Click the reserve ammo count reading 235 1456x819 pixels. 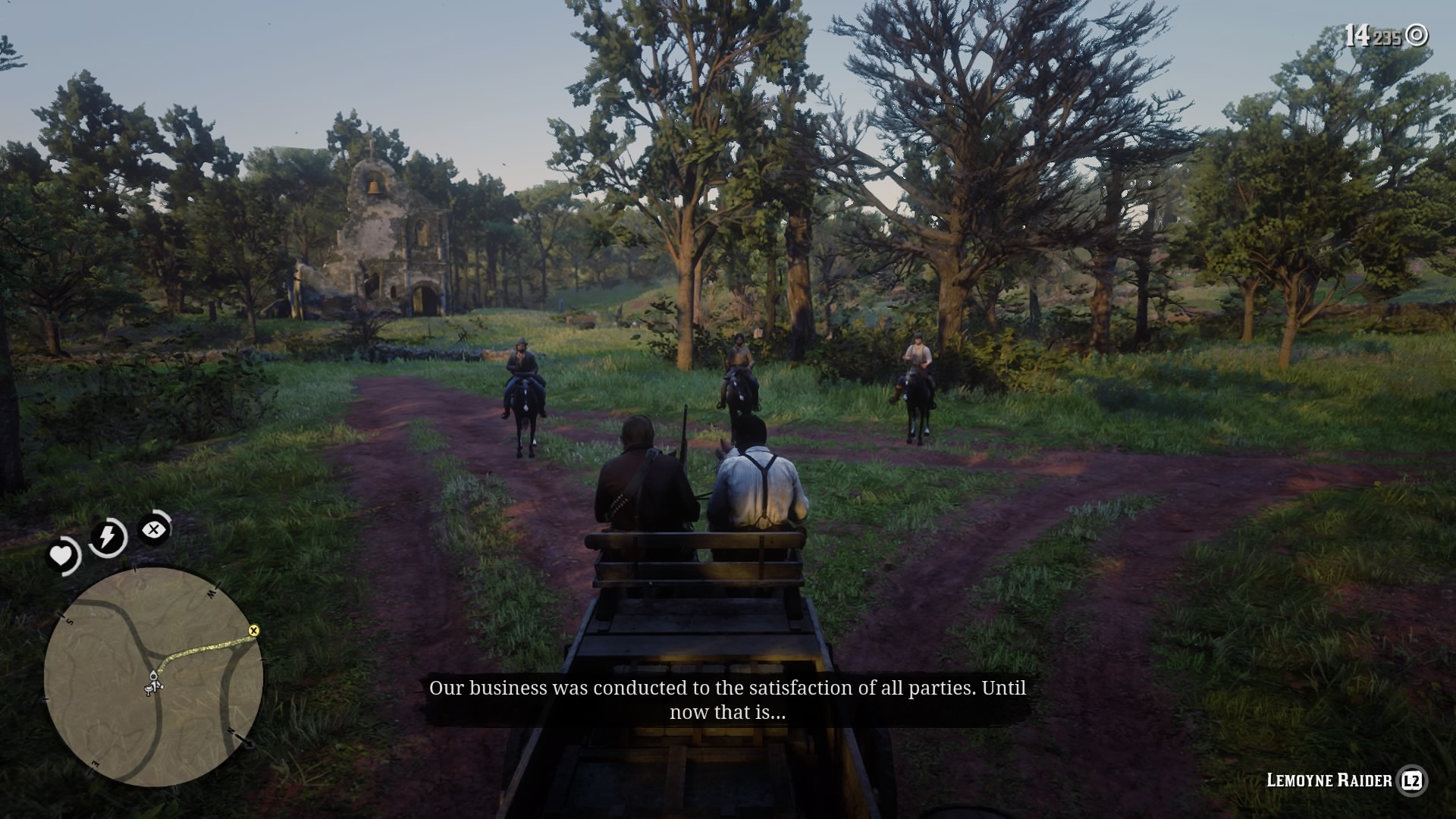tap(1388, 36)
